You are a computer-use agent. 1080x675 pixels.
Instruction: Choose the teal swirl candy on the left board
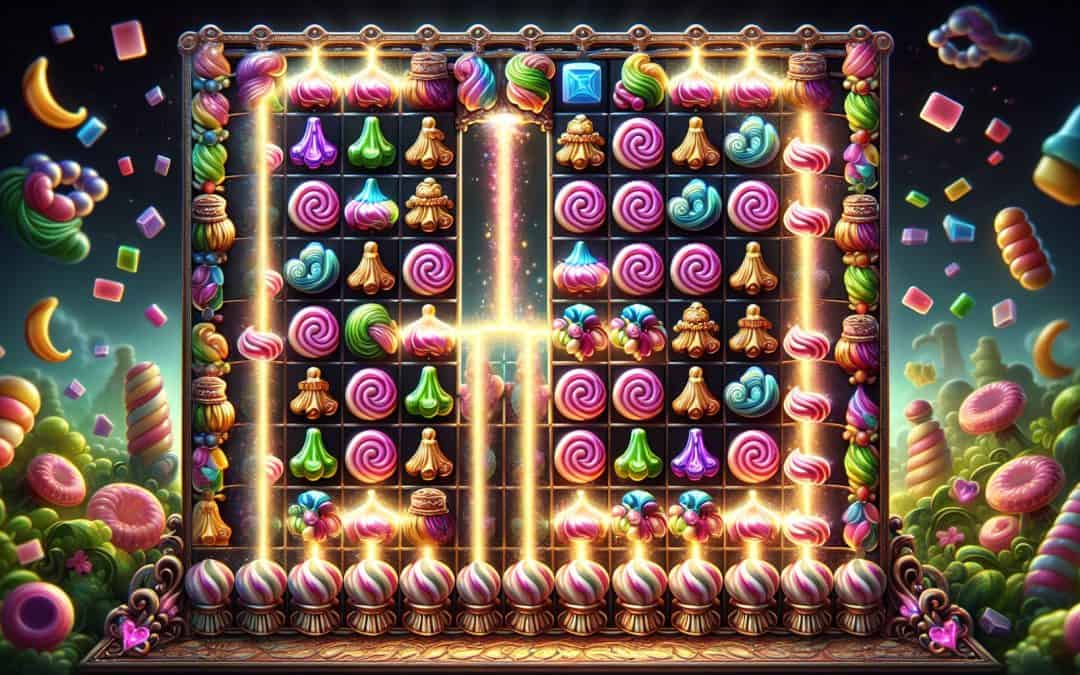point(312,267)
